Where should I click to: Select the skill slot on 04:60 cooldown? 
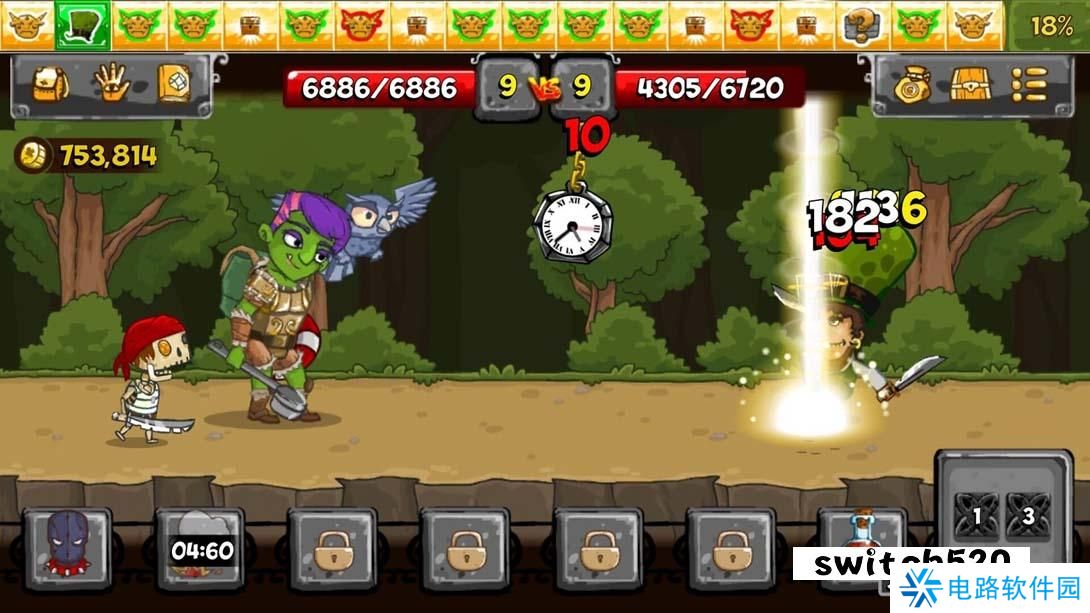point(200,549)
